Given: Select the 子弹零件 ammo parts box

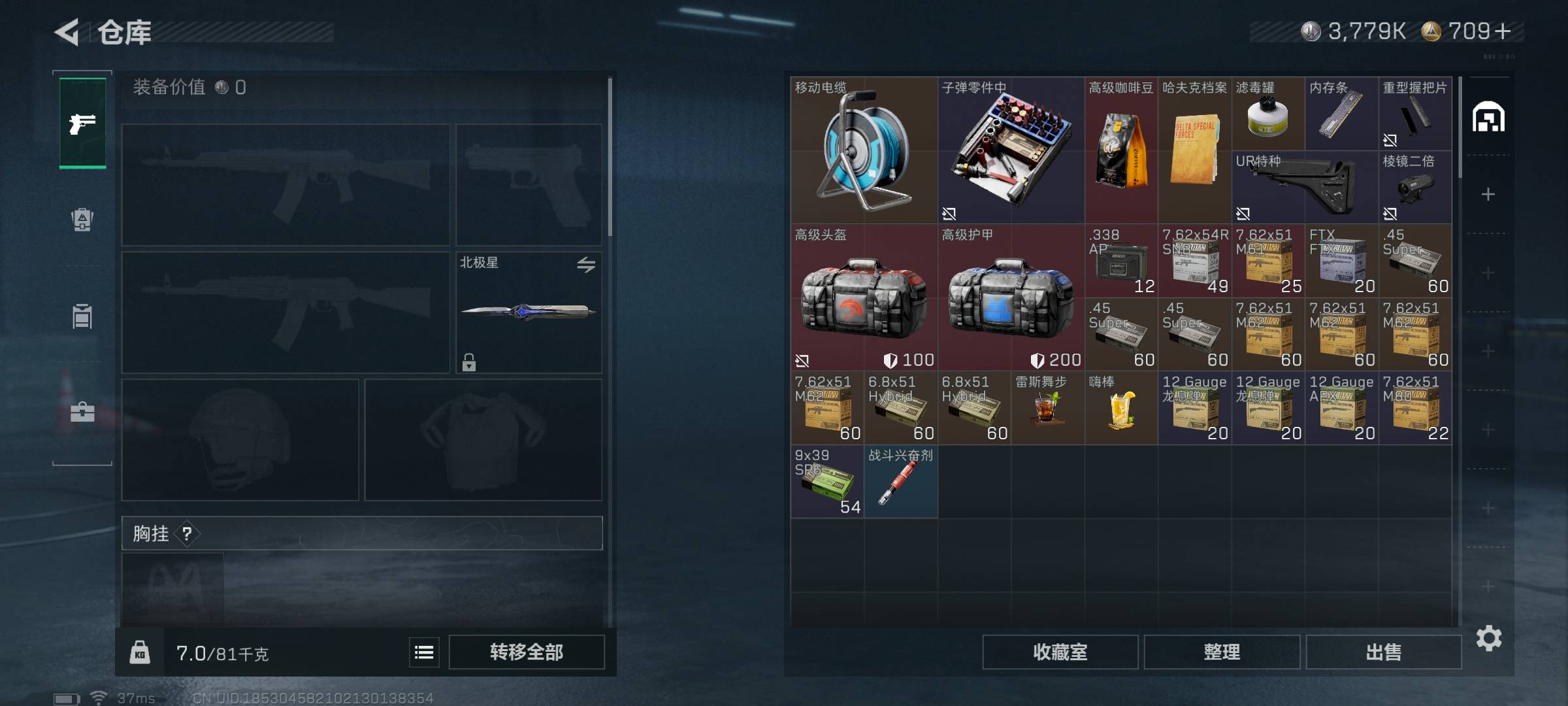Looking at the screenshot, I should click(x=1010, y=152).
